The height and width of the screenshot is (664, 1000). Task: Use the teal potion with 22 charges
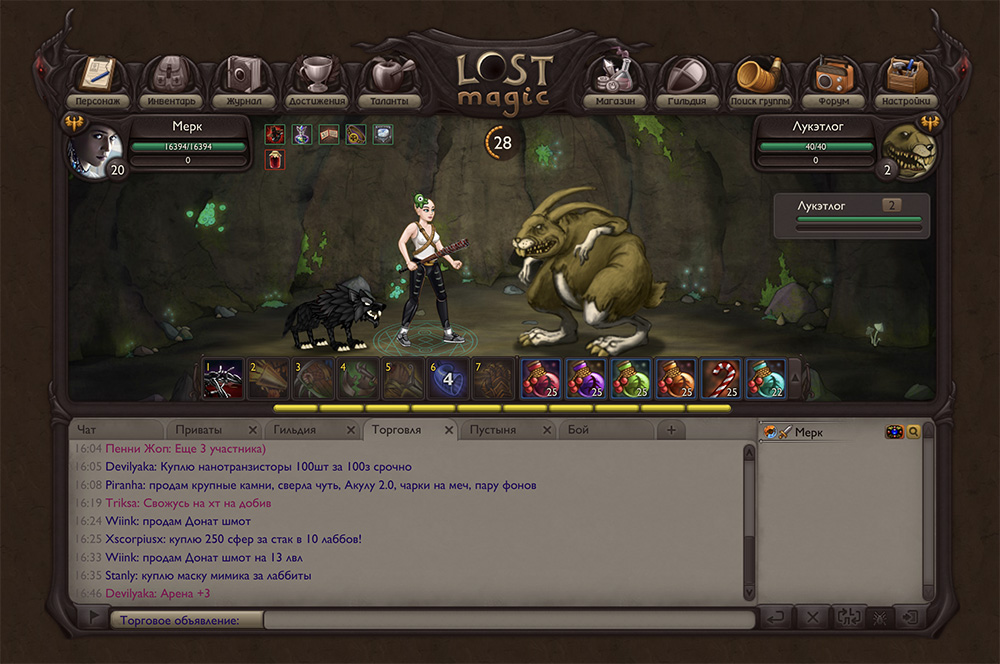[765, 378]
